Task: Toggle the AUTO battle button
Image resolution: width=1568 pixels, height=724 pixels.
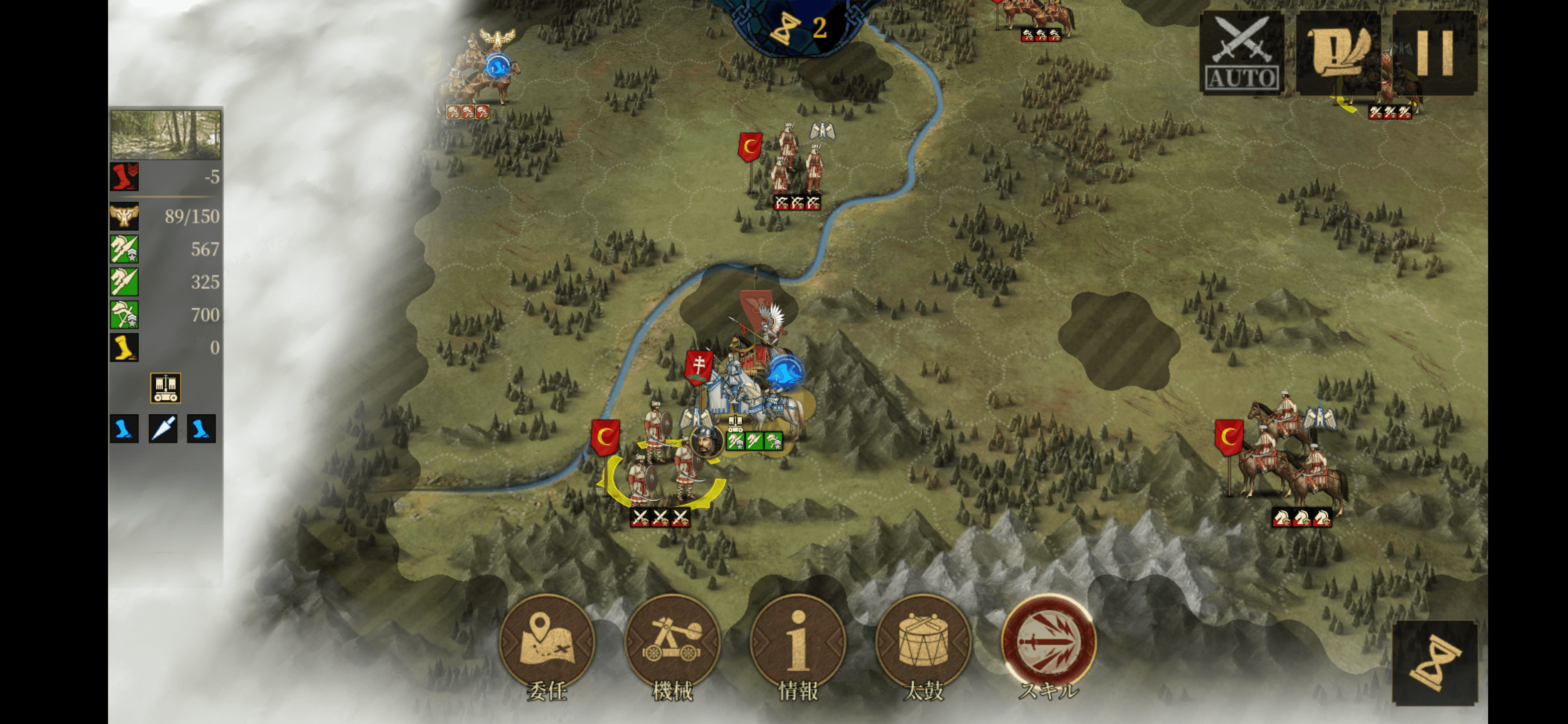Action: (1242, 54)
